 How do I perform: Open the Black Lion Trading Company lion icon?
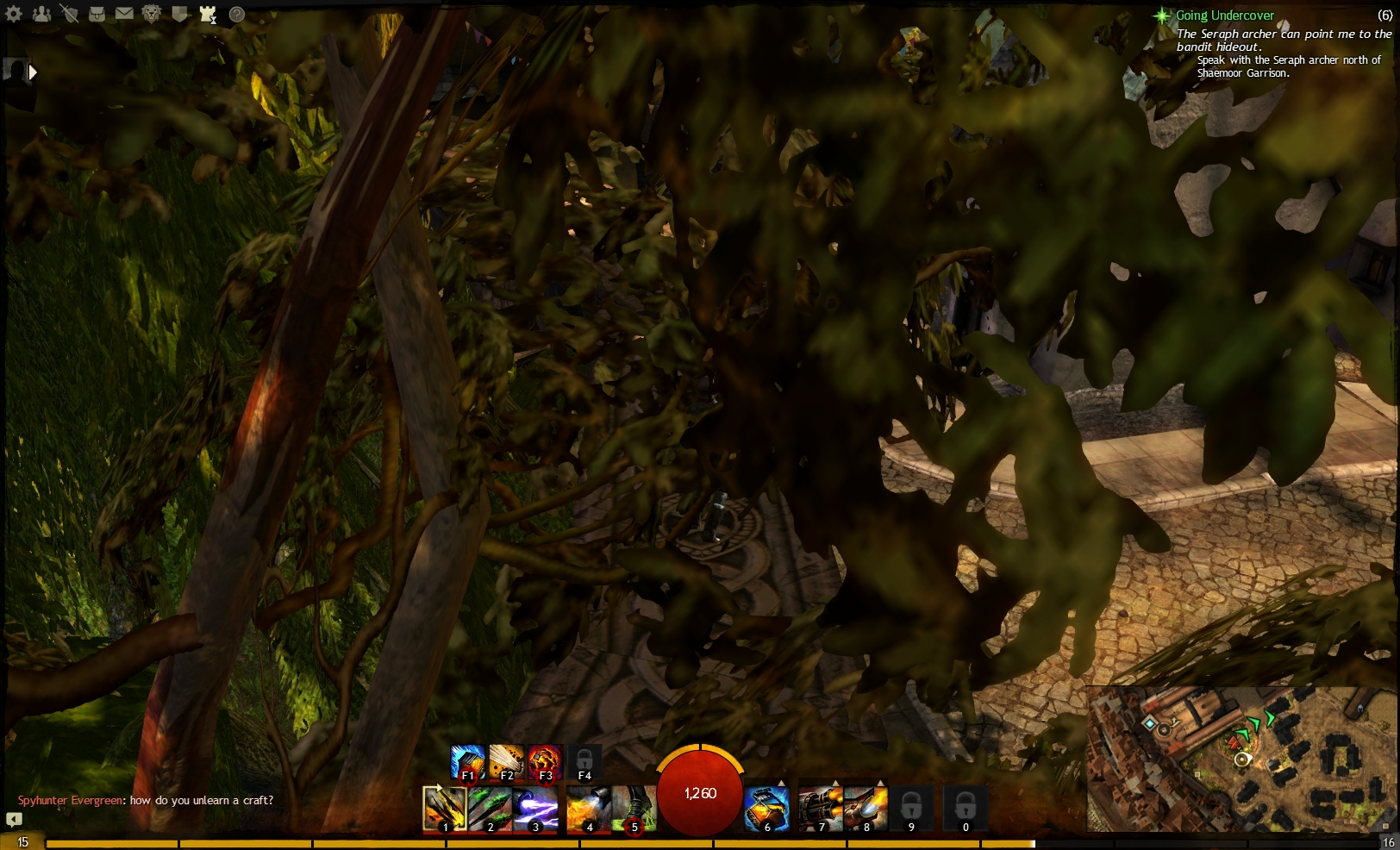151,15
